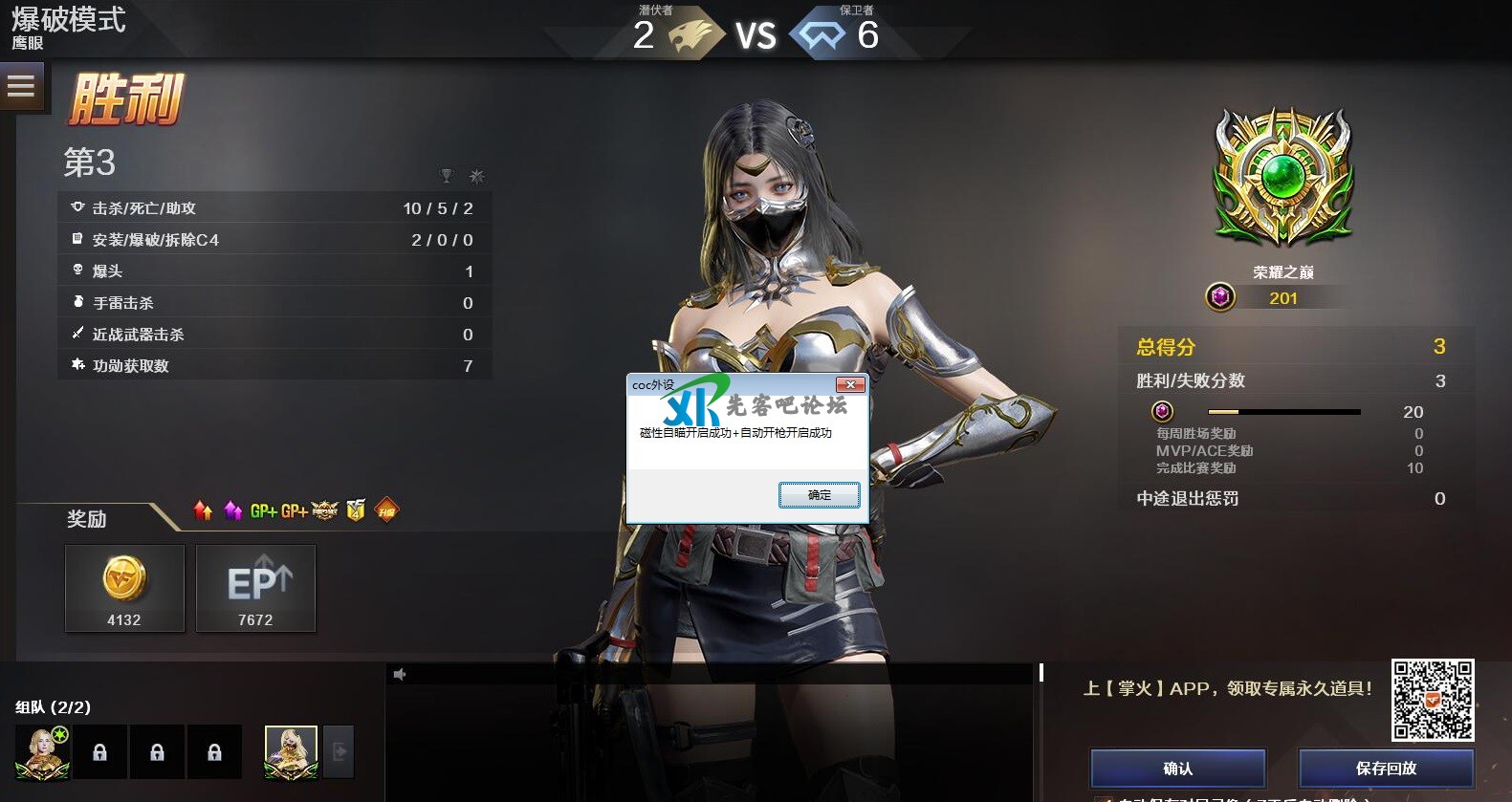Click the orange diamond 升级 bonus icon
Image resolution: width=1512 pixels, height=802 pixels.
tap(386, 510)
